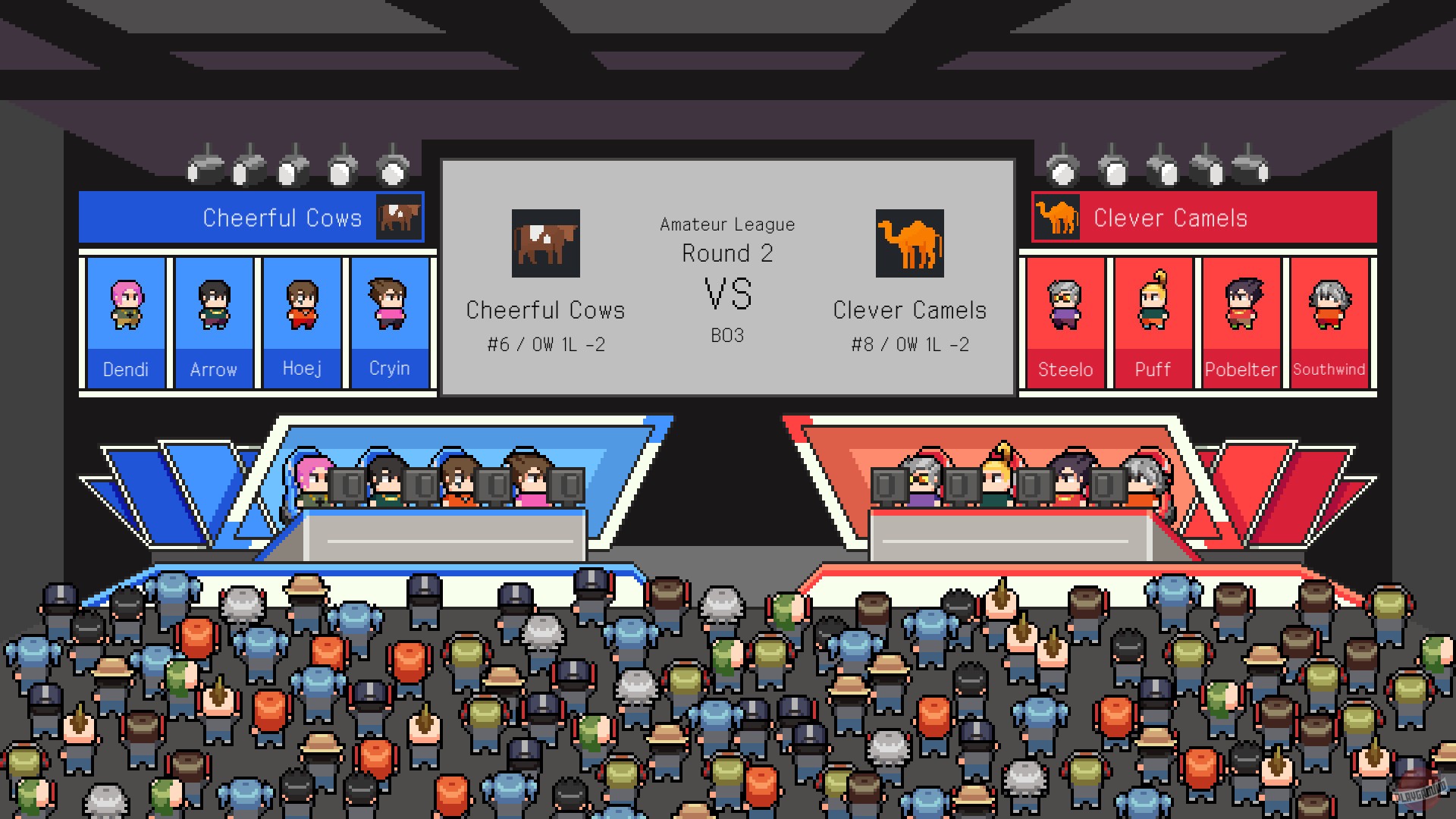Click the small cow badge beside Cheerful Cows header
The height and width of the screenshot is (819, 1456).
[397, 217]
